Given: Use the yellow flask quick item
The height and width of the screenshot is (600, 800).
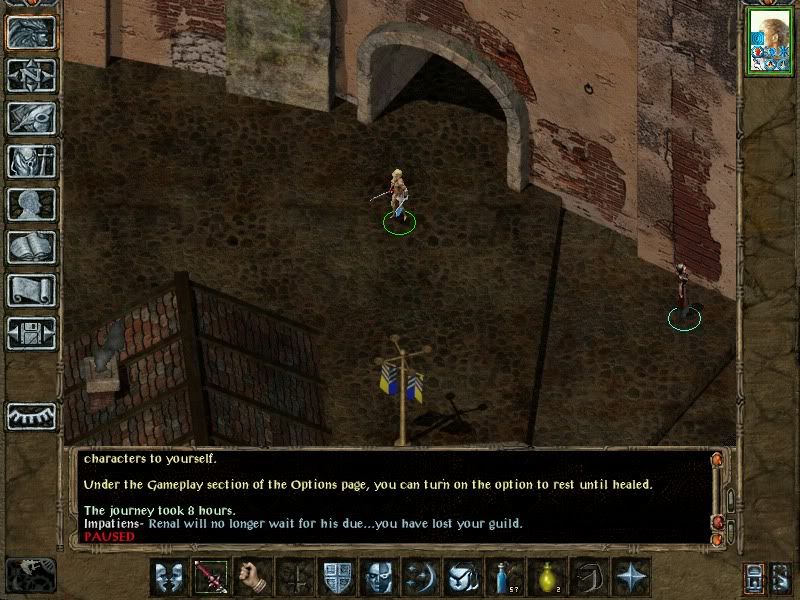Looking at the screenshot, I should (x=546, y=578).
